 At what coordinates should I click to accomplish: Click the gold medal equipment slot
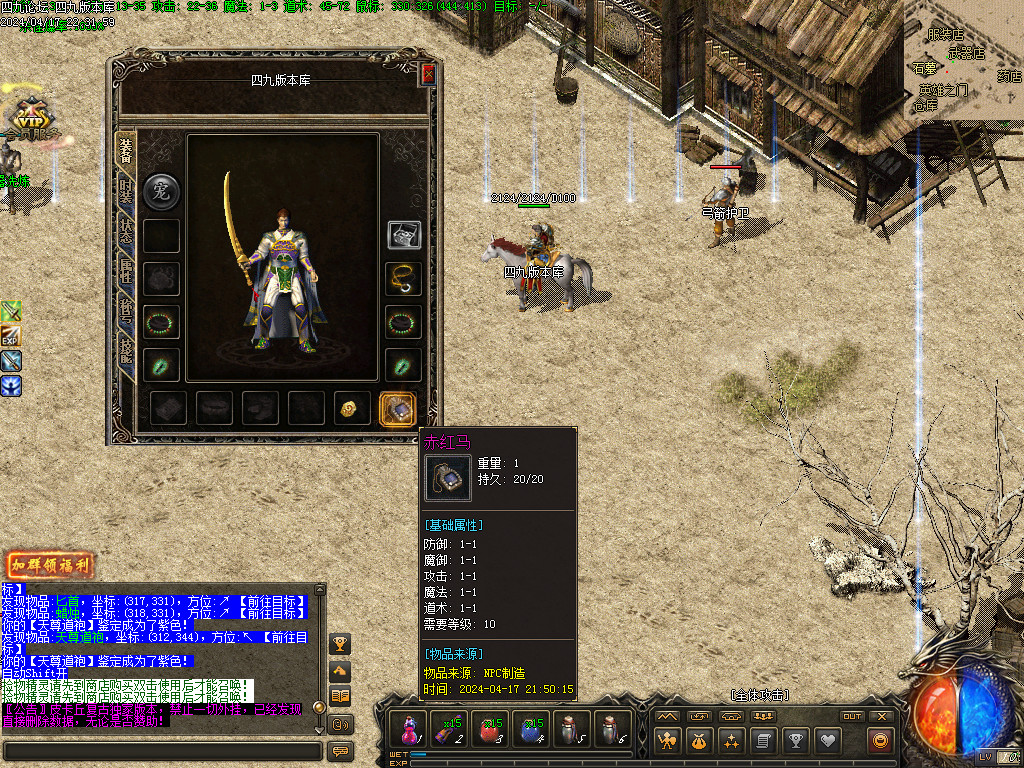352,408
